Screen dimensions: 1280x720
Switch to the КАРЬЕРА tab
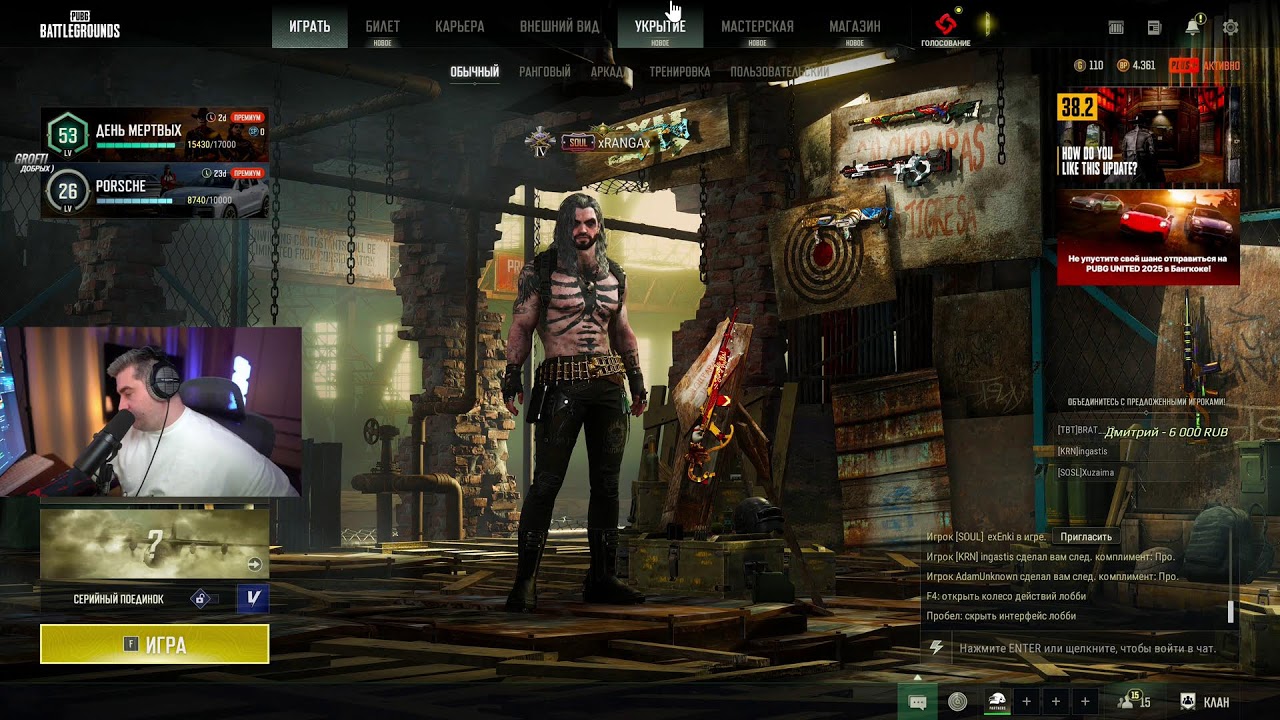click(460, 27)
